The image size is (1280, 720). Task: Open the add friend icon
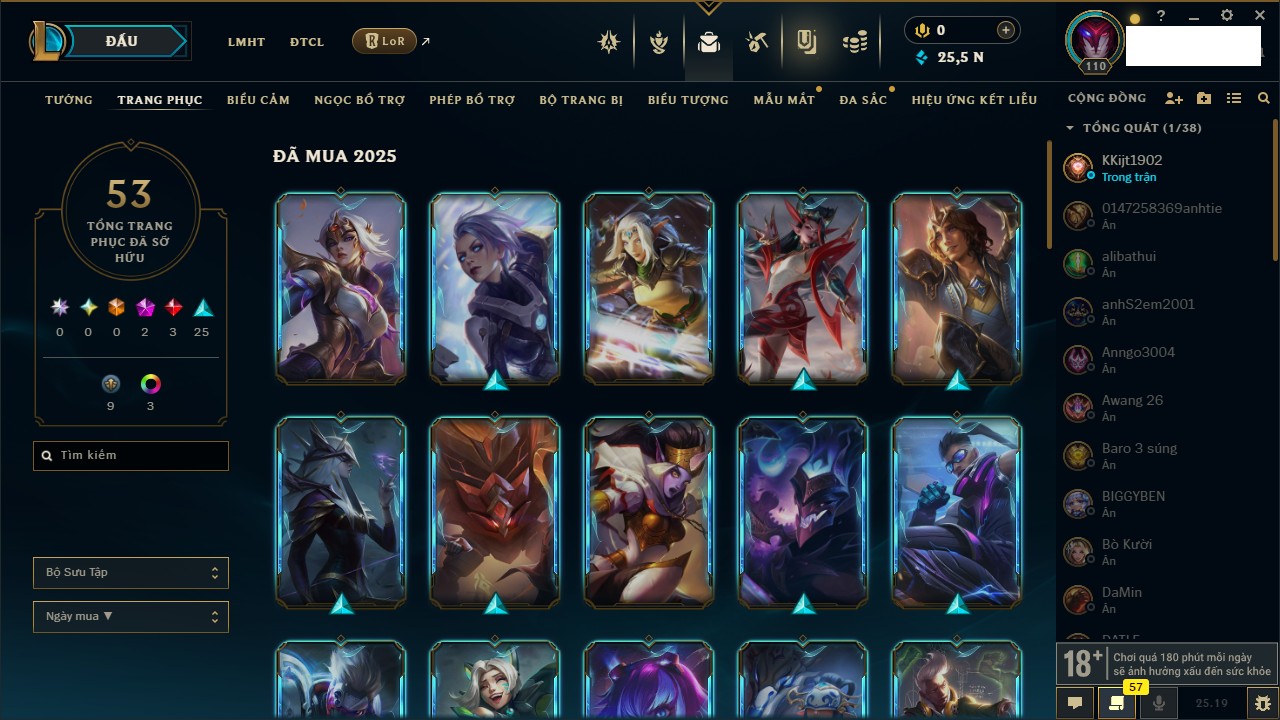pos(1174,99)
